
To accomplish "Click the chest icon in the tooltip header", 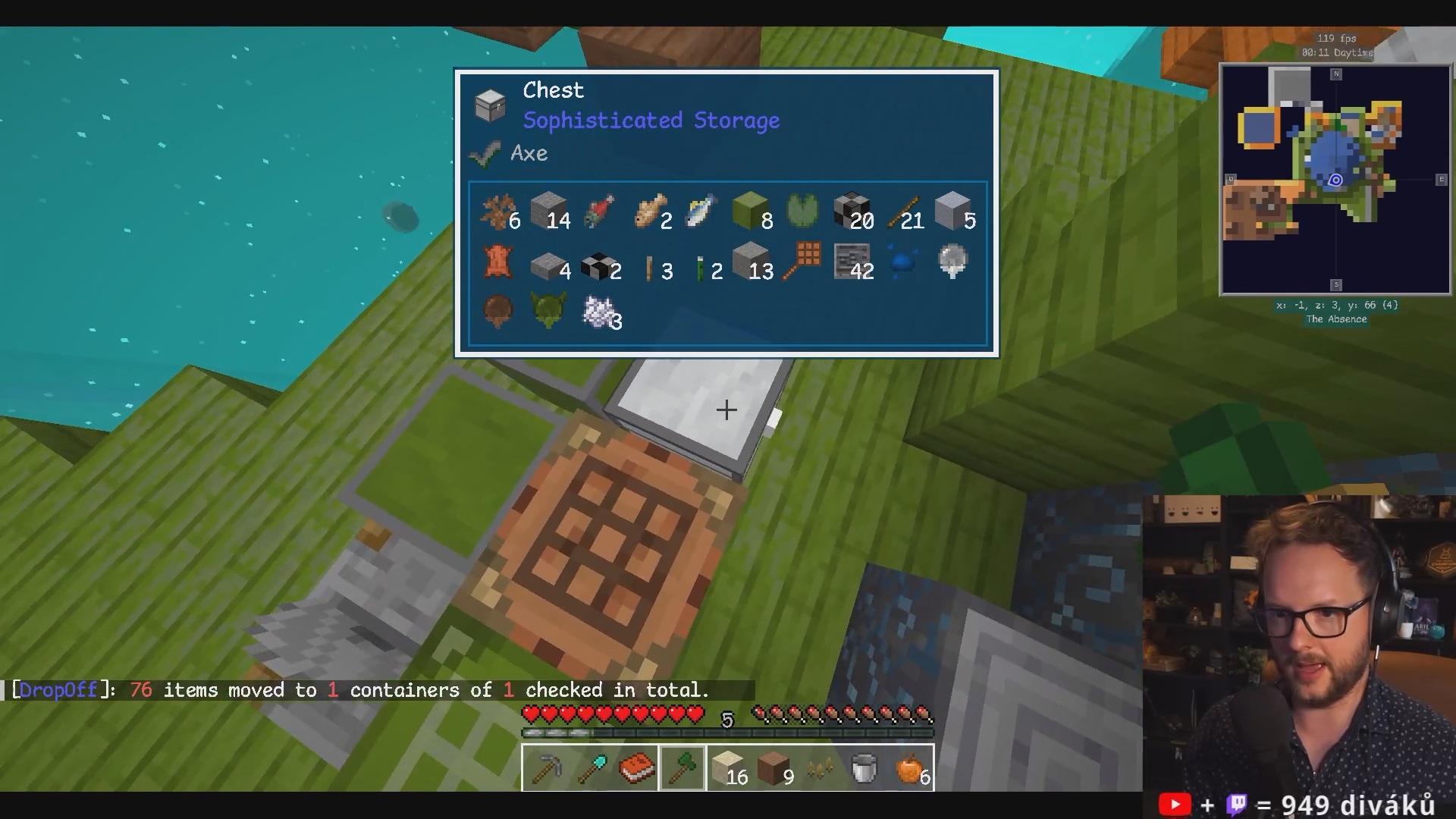I will pos(490,105).
